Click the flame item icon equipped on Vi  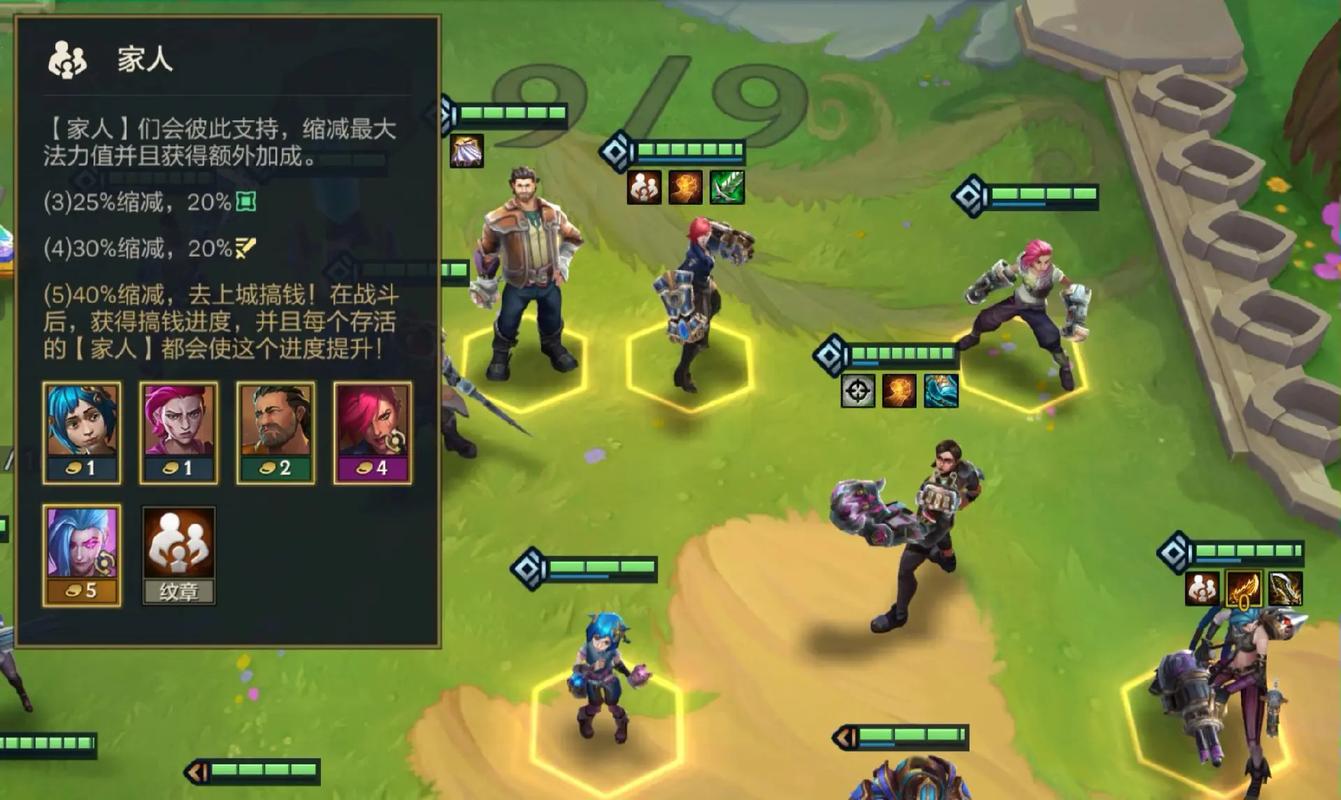click(685, 187)
